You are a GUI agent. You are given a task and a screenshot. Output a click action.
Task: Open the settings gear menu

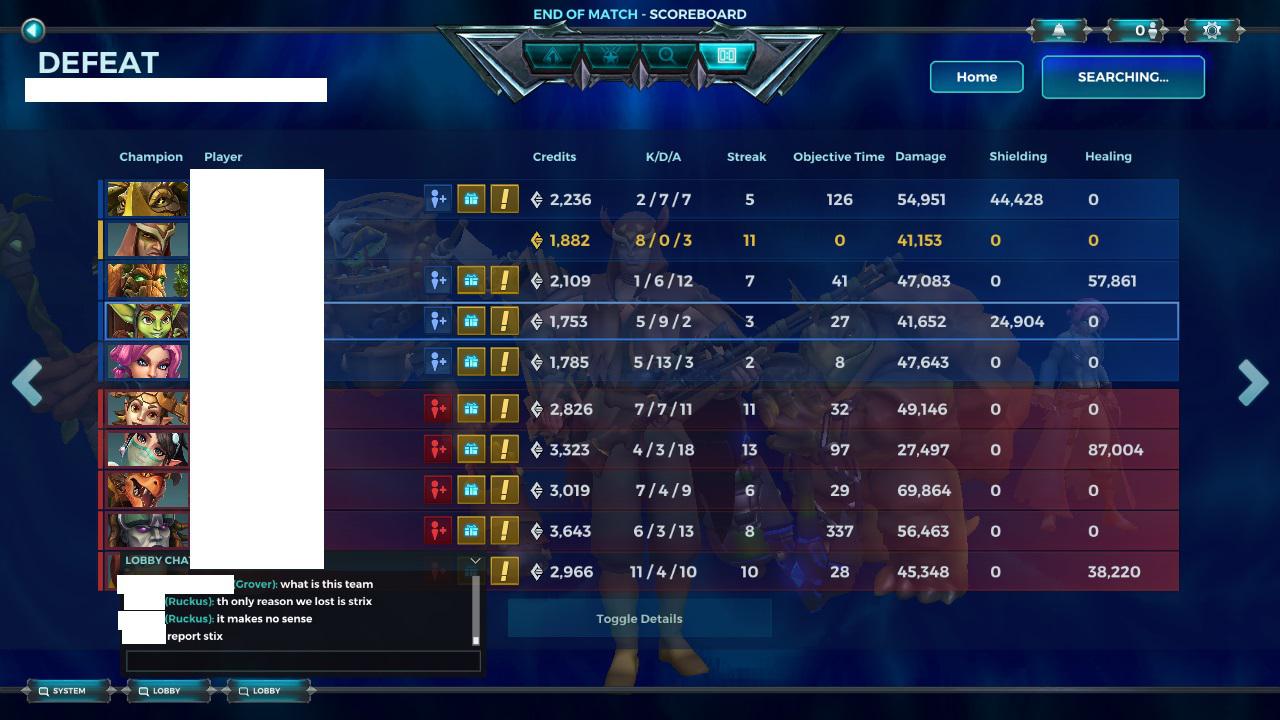(1211, 29)
